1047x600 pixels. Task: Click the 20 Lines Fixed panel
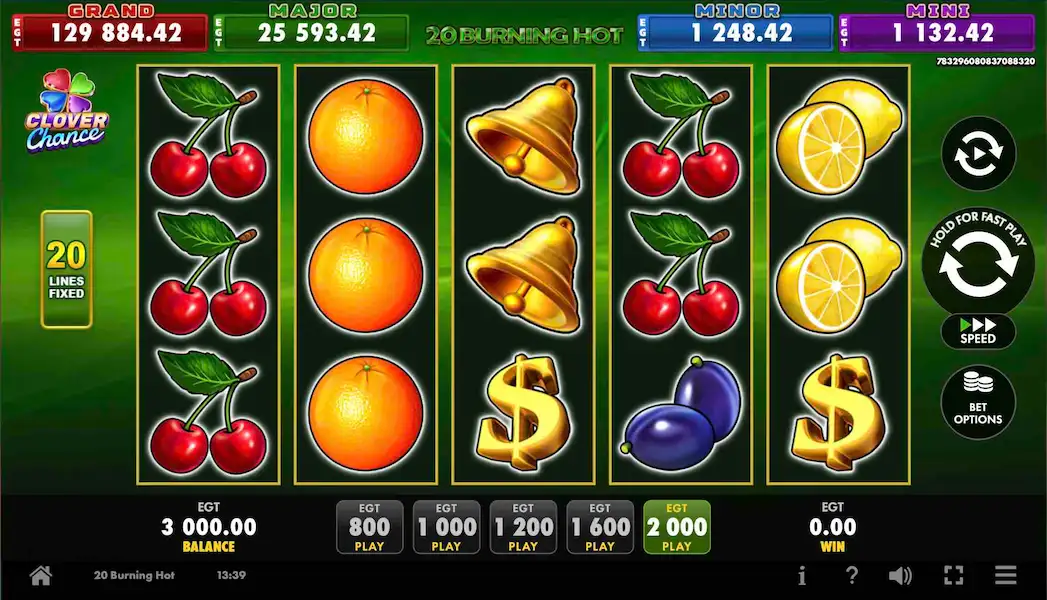66,269
